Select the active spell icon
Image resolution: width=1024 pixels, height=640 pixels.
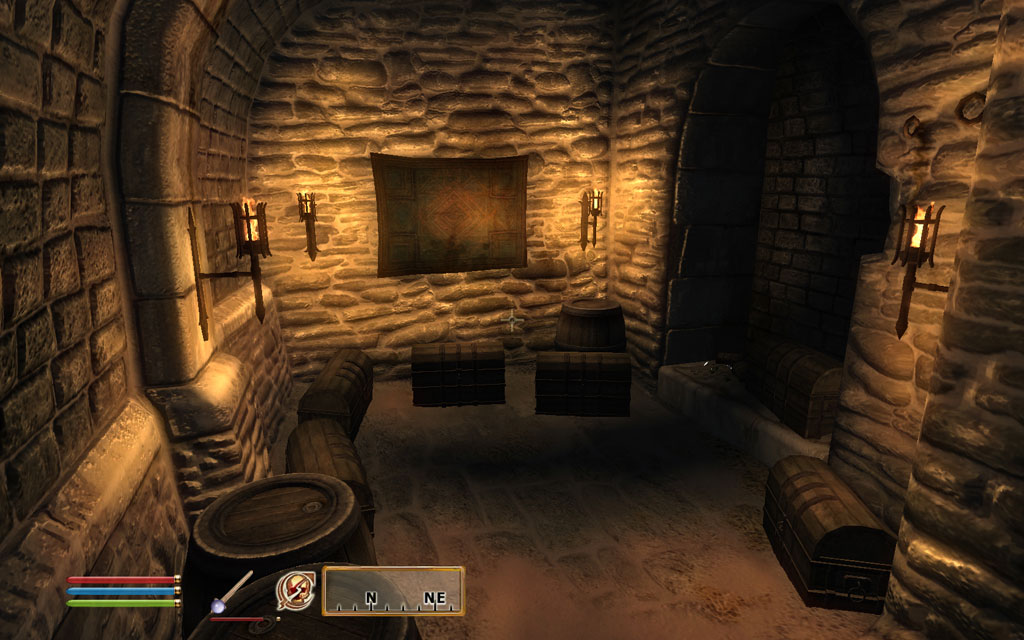(x=295, y=589)
